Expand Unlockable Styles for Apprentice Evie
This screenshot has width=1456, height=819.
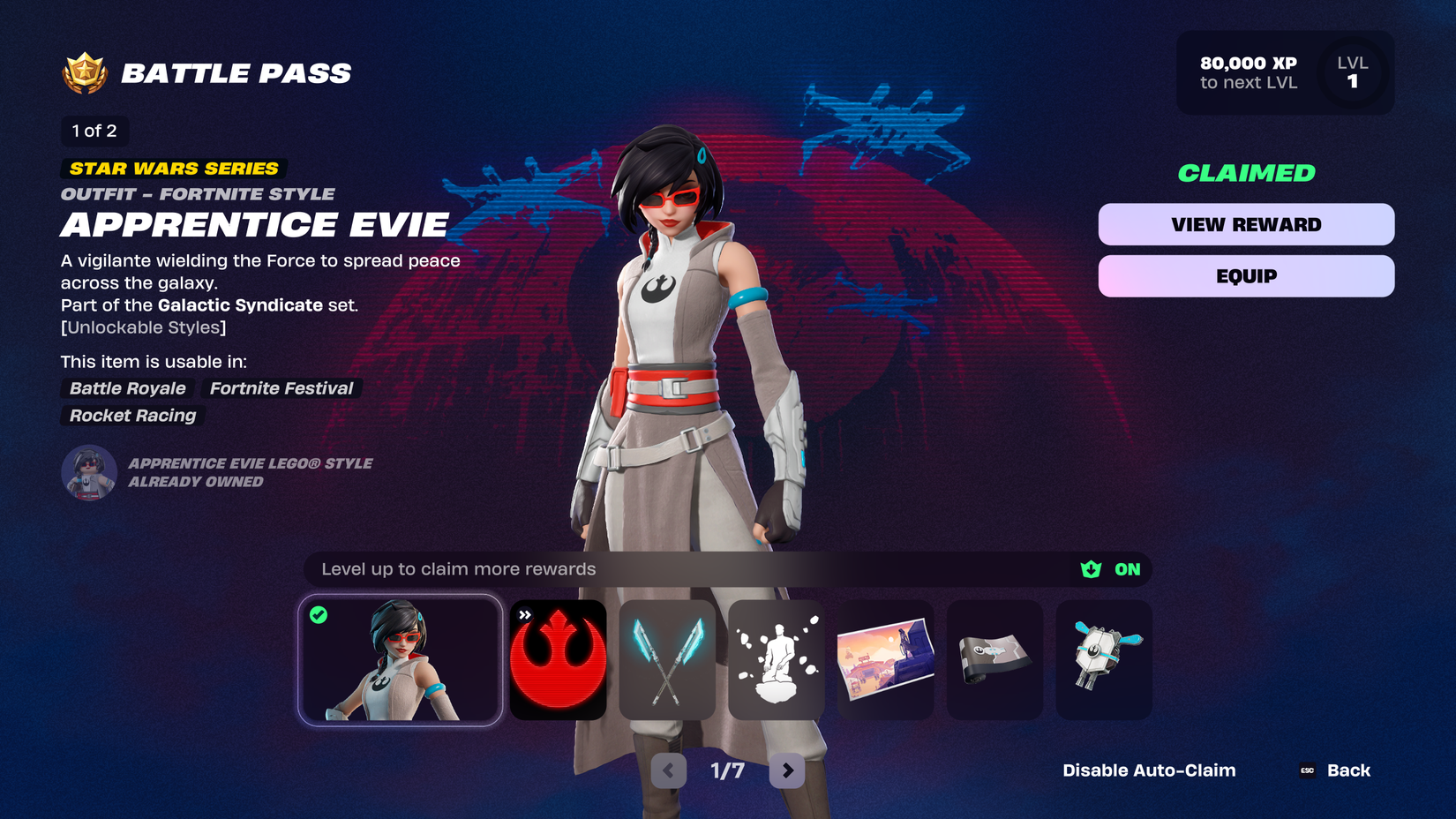pyautogui.click(x=143, y=327)
